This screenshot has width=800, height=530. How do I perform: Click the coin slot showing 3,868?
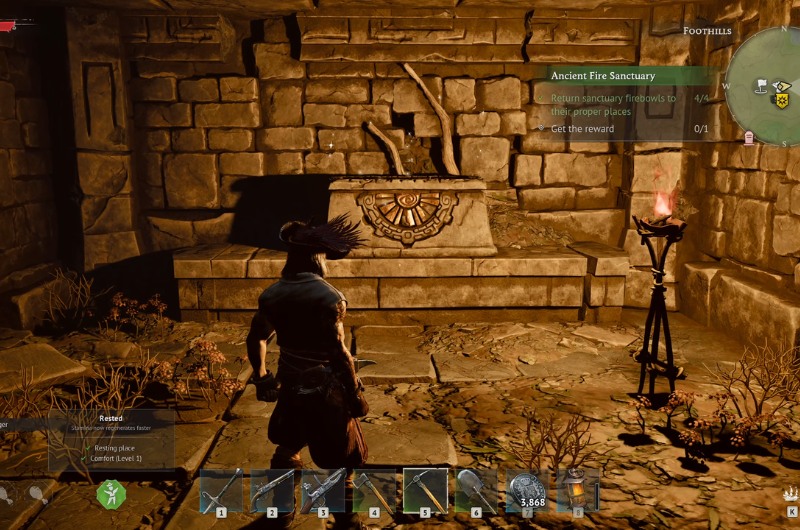pyautogui.click(x=526, y=491)
